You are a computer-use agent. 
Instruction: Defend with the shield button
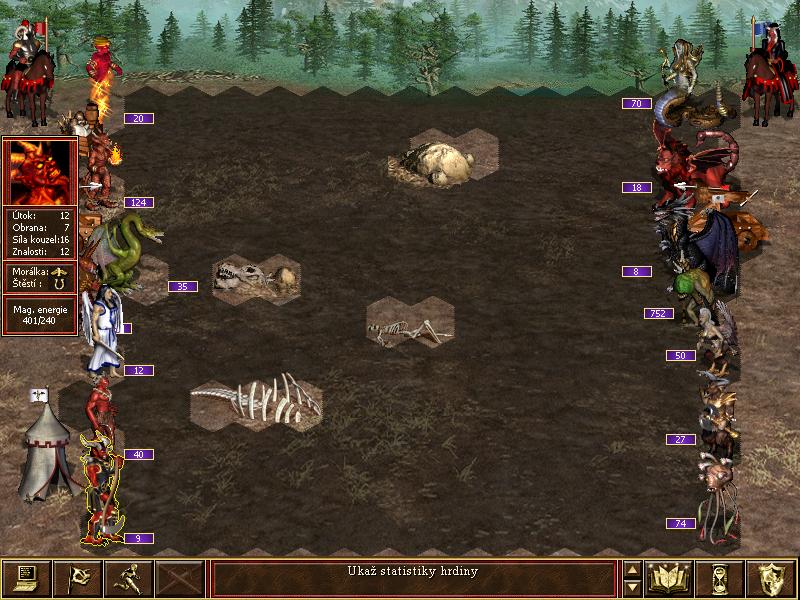[x=771, y=578]
